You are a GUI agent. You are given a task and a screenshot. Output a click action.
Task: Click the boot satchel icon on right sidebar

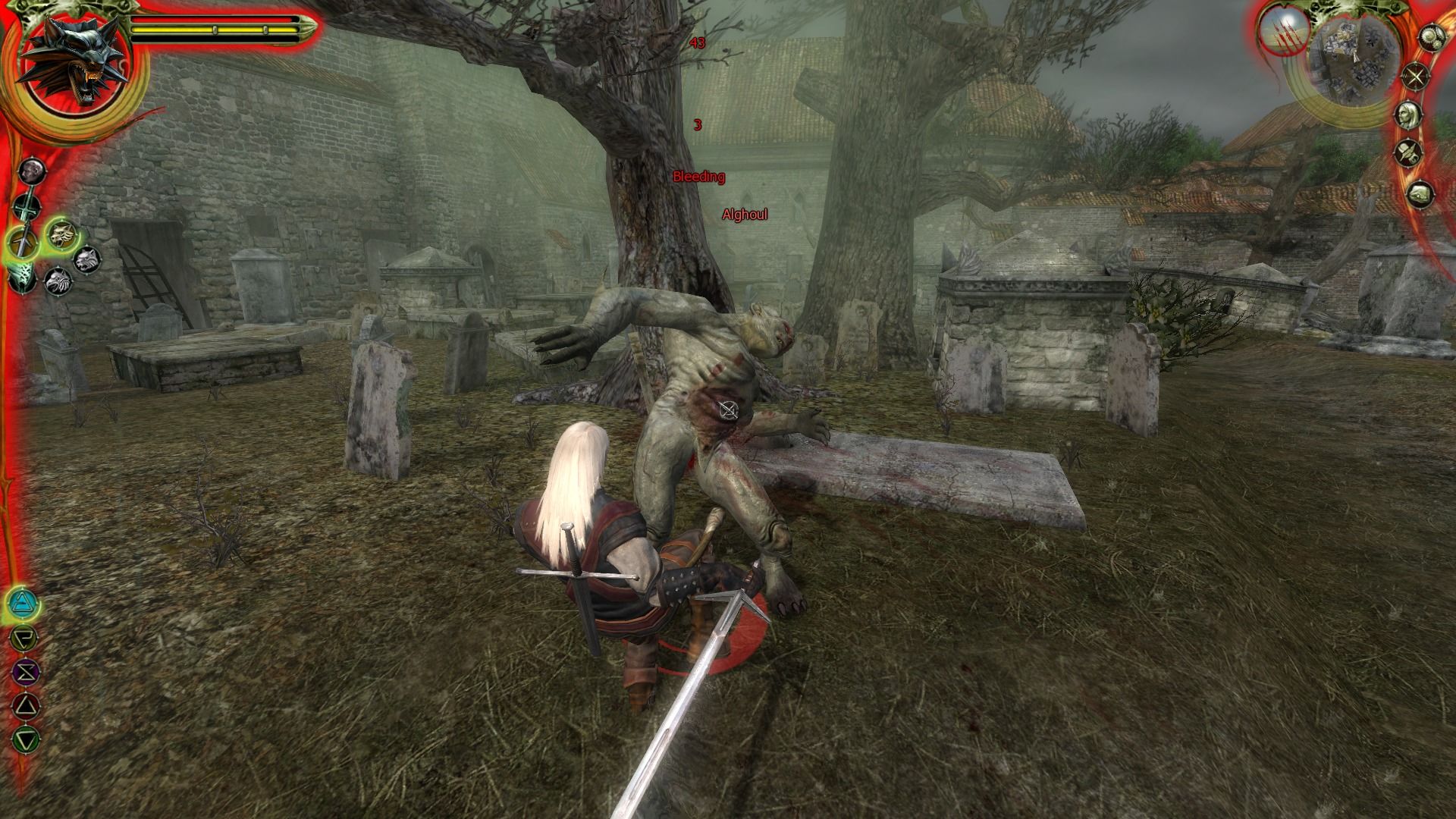click(1409, 152)
